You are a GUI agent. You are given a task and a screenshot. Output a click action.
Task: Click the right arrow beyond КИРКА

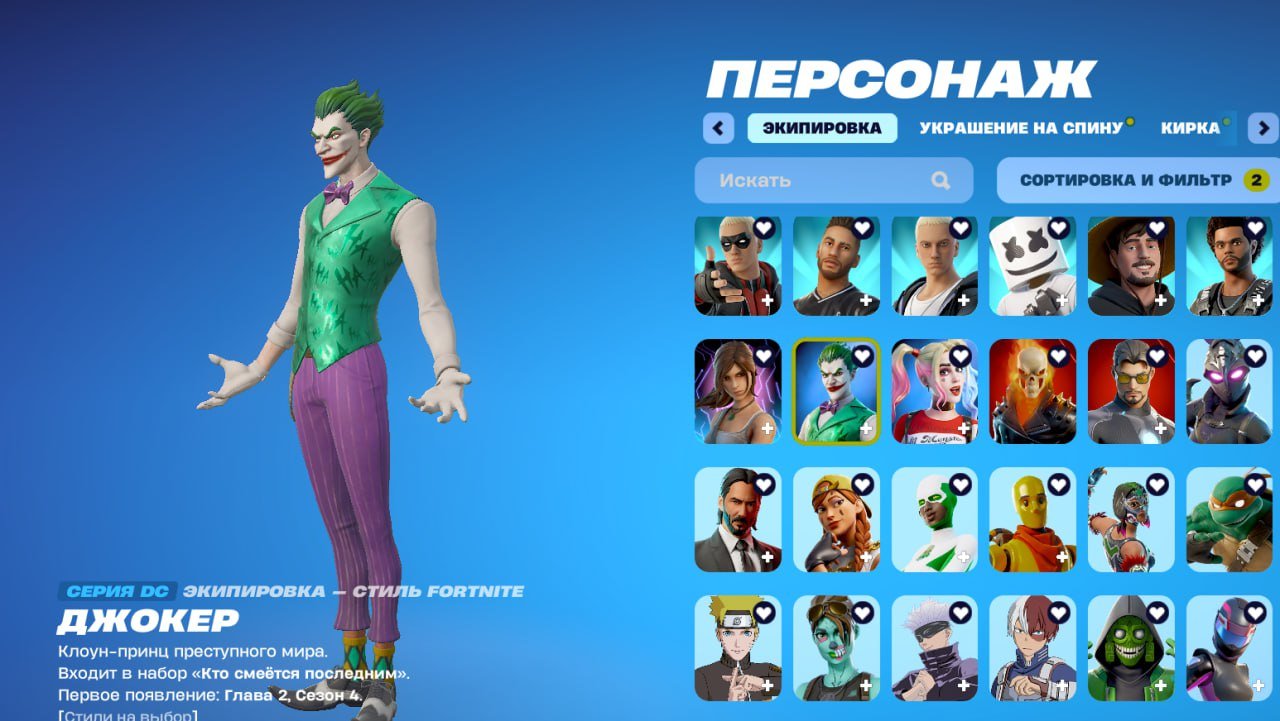point(1263,128)
